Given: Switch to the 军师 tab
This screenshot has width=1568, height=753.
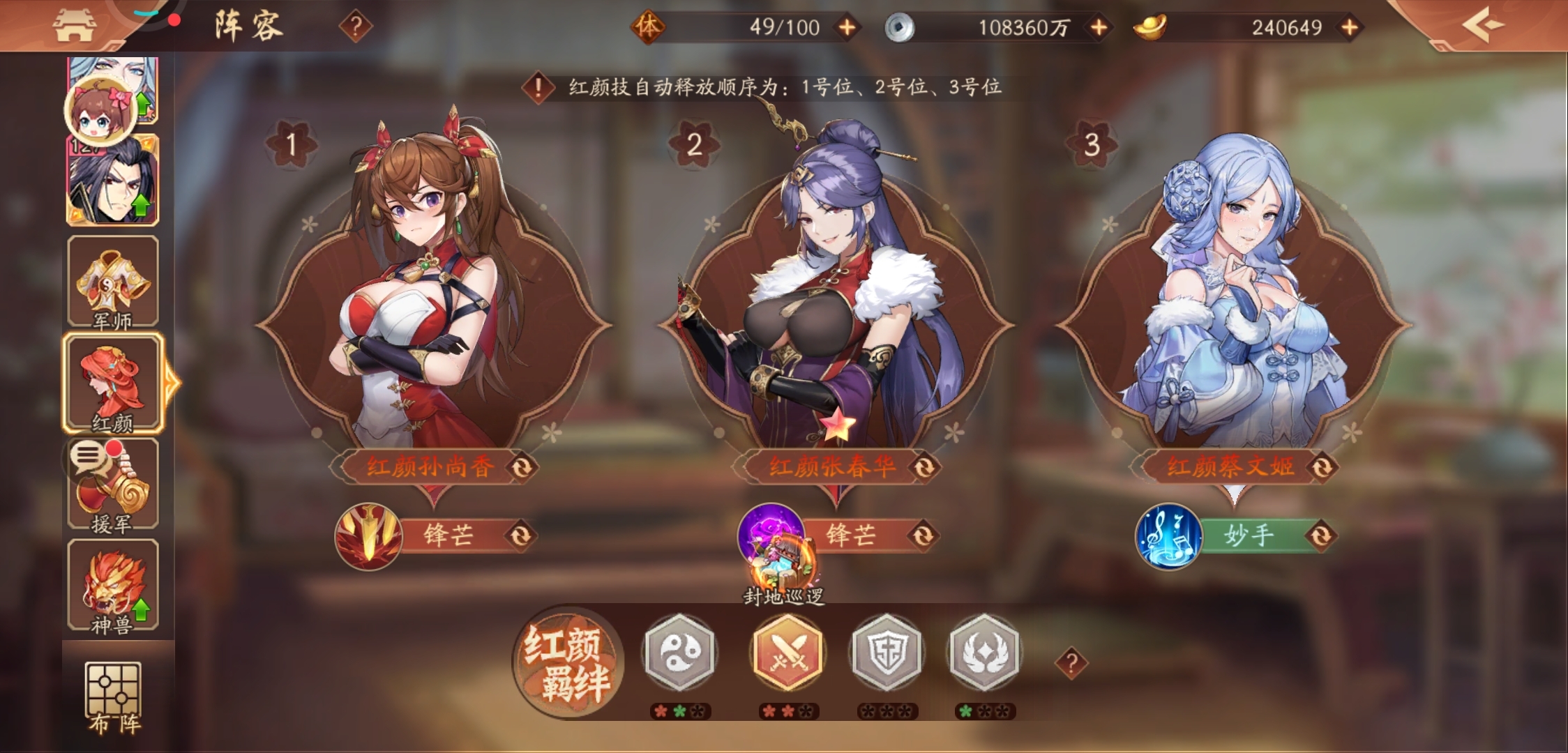Looking at the screenshot, I should (113, 282).
